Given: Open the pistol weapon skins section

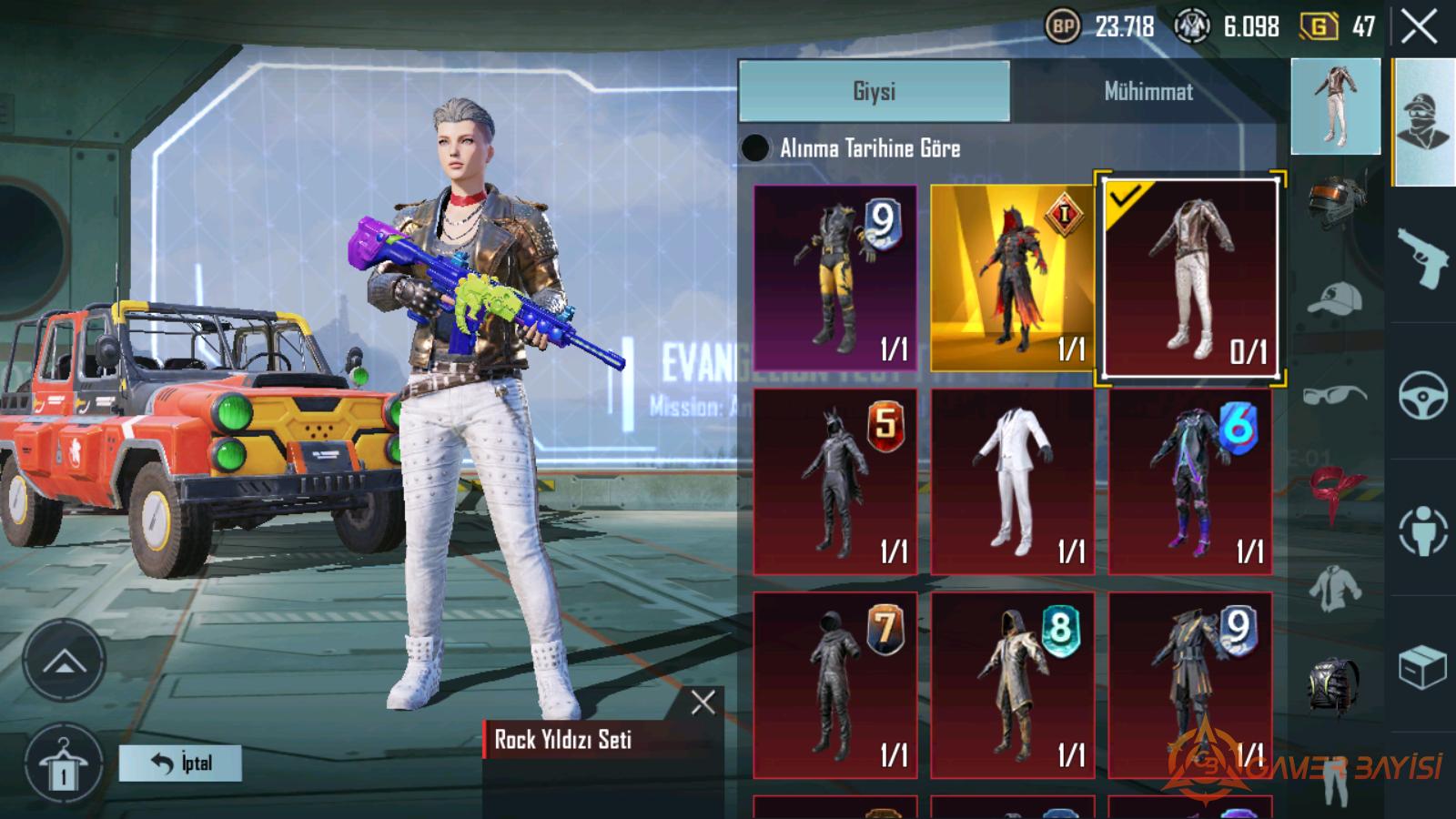Looking at the screenshot, I should point(1422,258).
